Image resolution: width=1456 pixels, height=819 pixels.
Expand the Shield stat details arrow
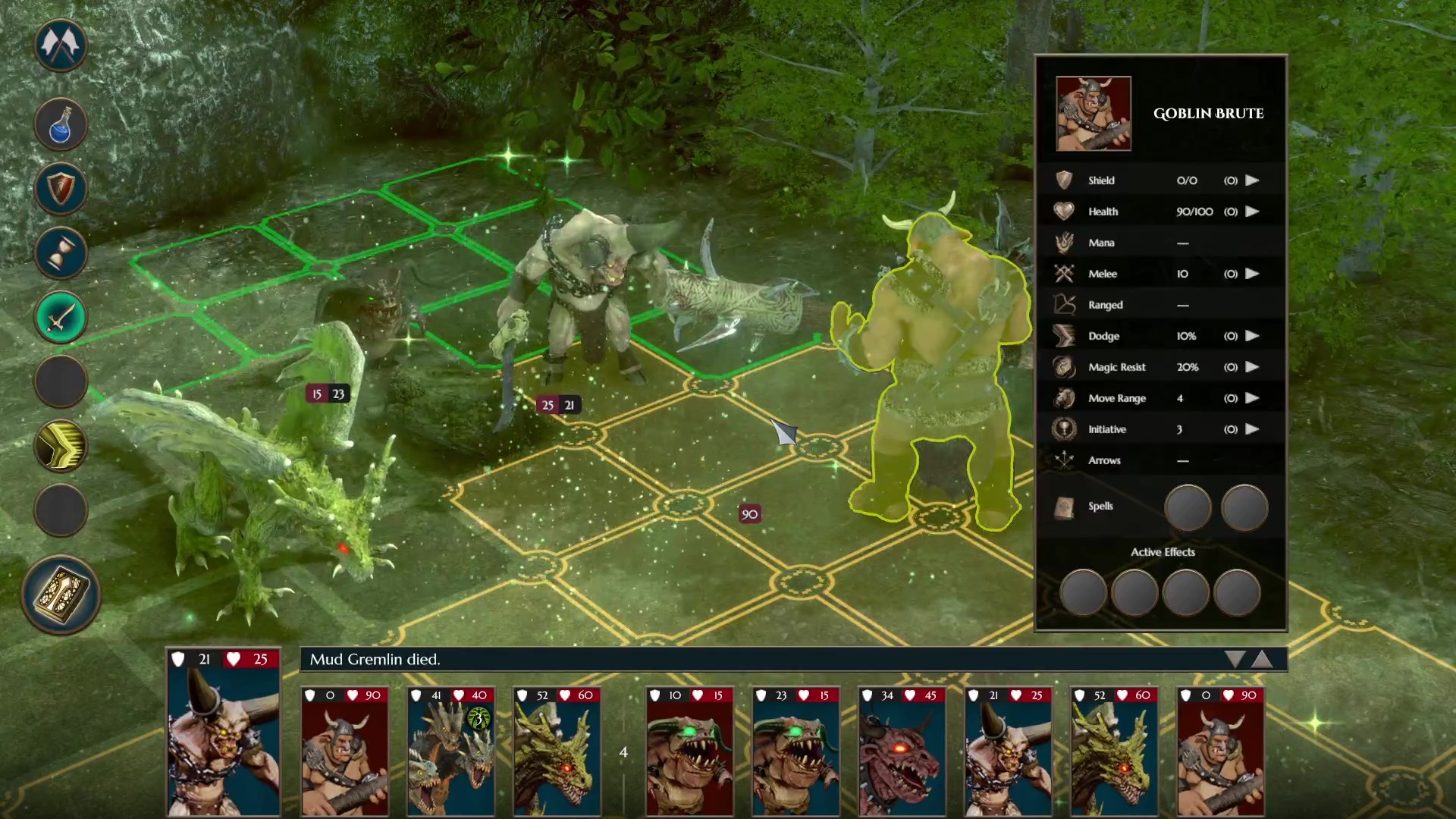pyautogui.click(x=1252, y=180)
